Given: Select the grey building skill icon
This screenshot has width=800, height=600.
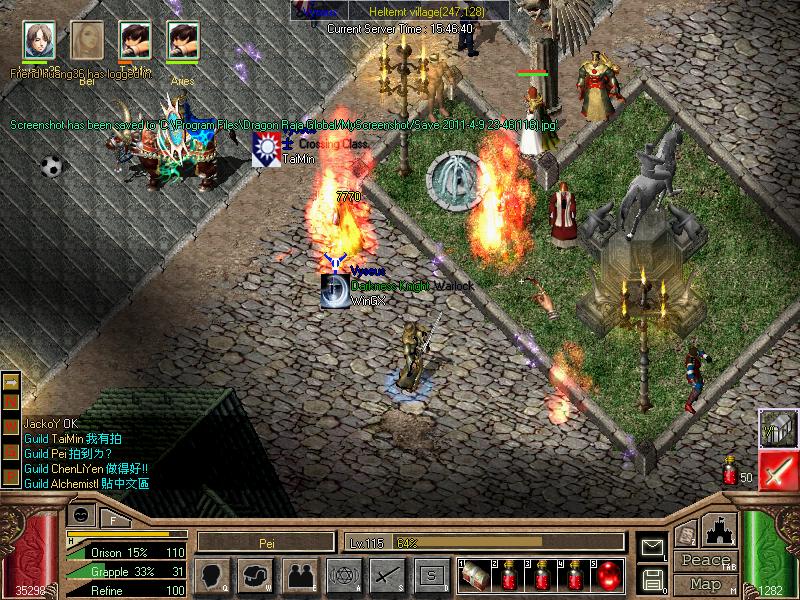Looking at the screenshot, I should click(x=777, y=428).
